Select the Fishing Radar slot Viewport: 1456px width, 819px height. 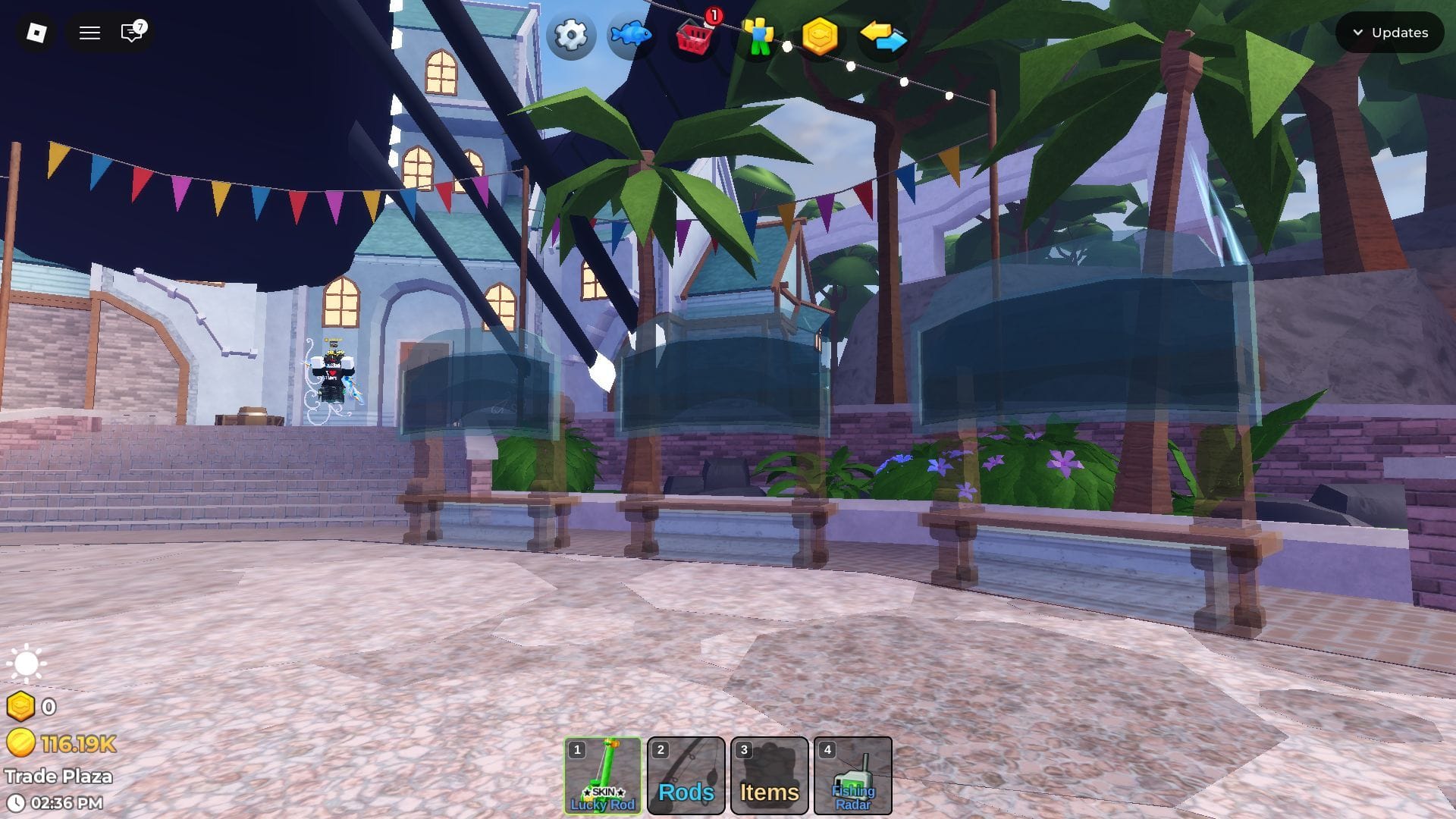click(x=853, y=775)
